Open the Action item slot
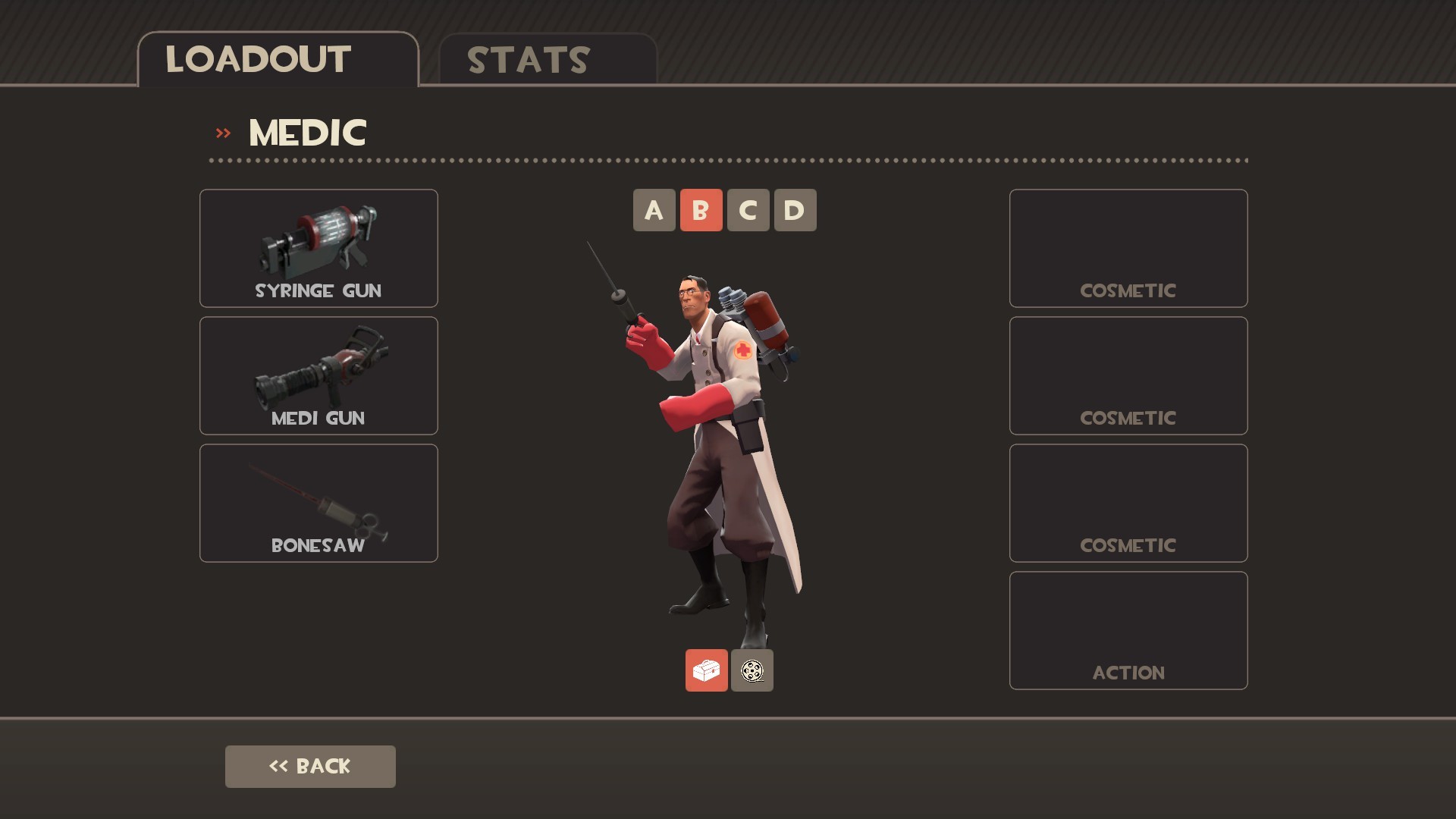Viewport: 1456px width, 819px height. [x=1128, y=629]
